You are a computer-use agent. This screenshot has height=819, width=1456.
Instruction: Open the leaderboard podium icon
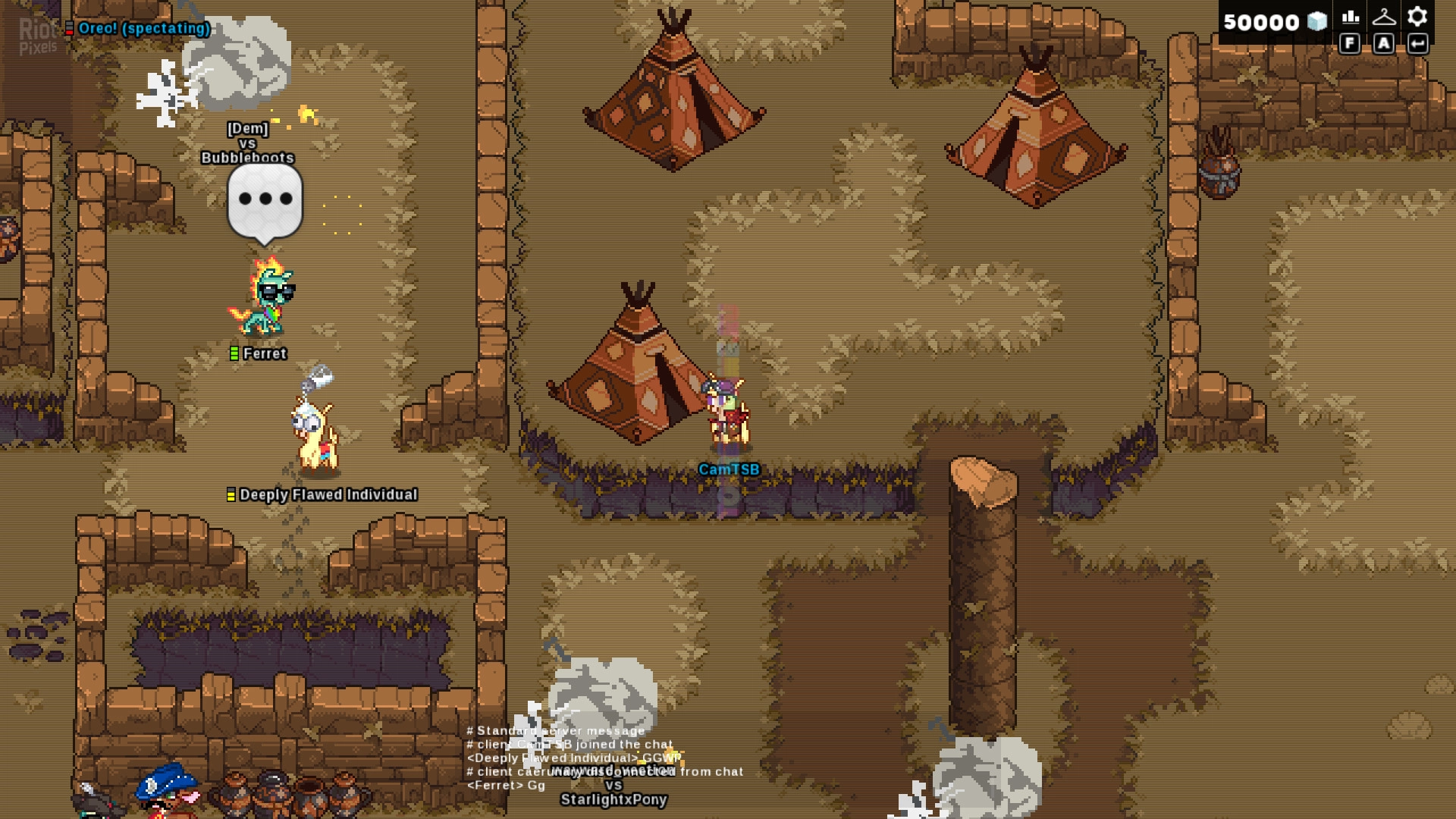tap(1350, 17)
